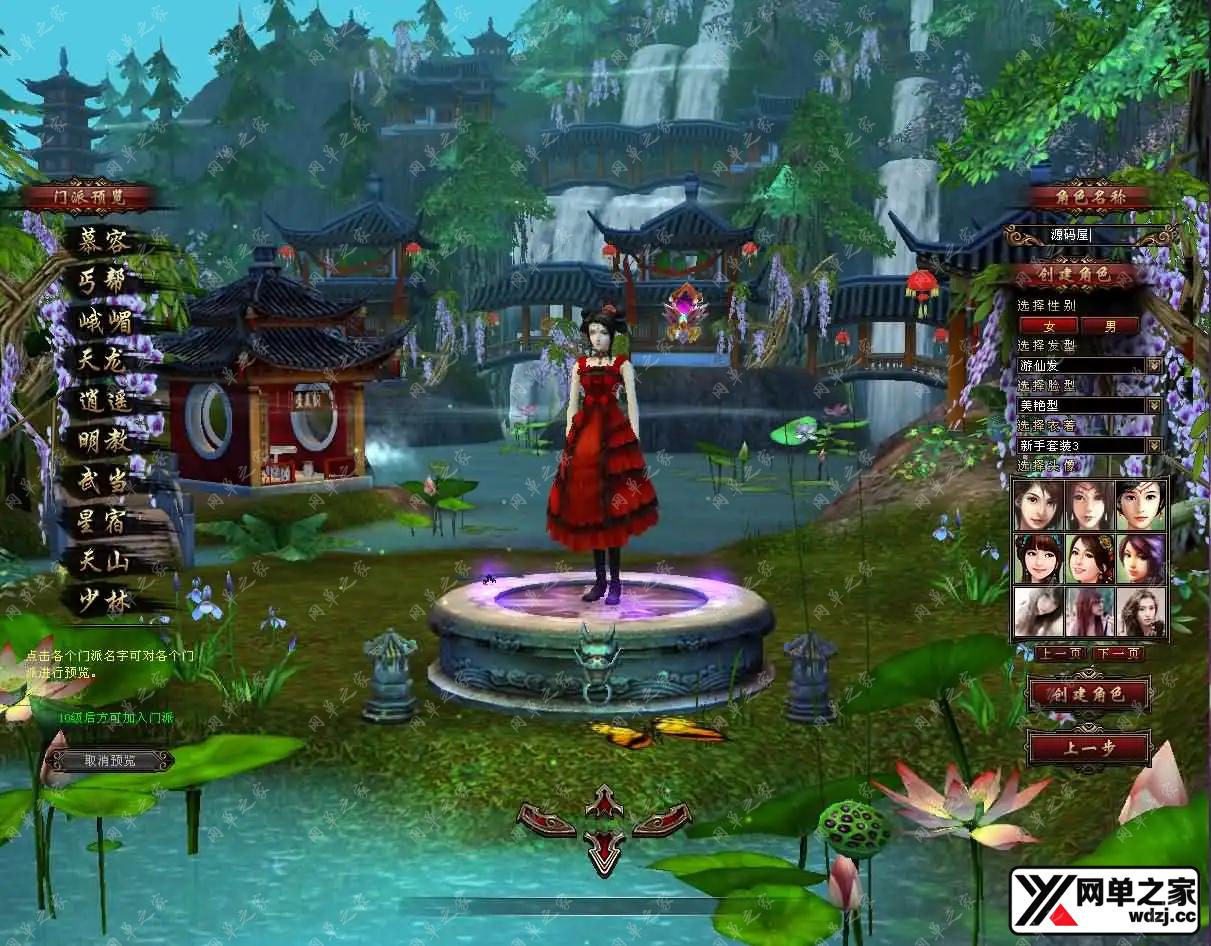Screen dimensions: 1211x946
Task: Preview the 逍遥 sect
Action: pos(105,401)
